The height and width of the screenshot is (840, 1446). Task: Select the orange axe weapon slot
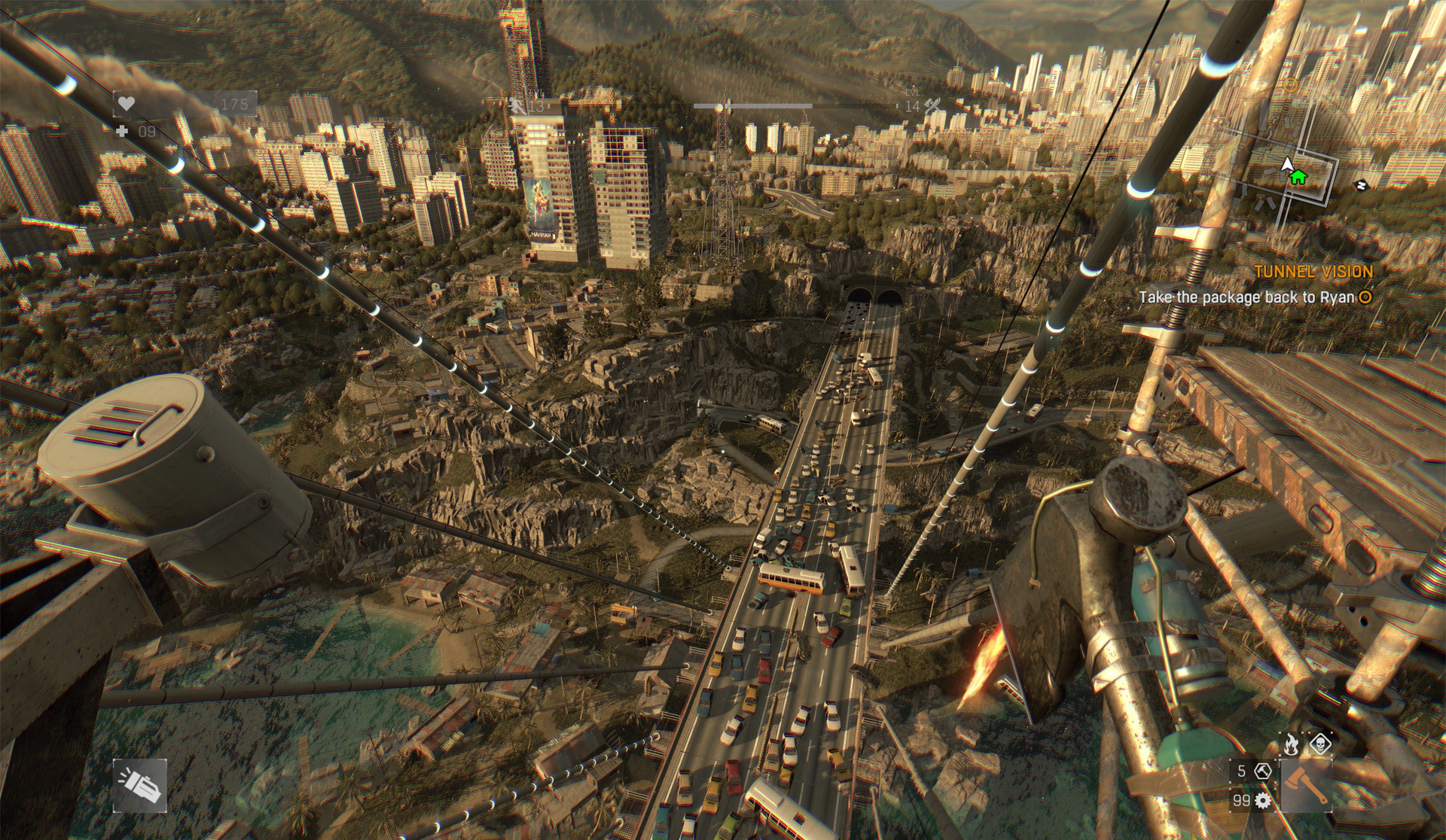[x=1306, y=785]
